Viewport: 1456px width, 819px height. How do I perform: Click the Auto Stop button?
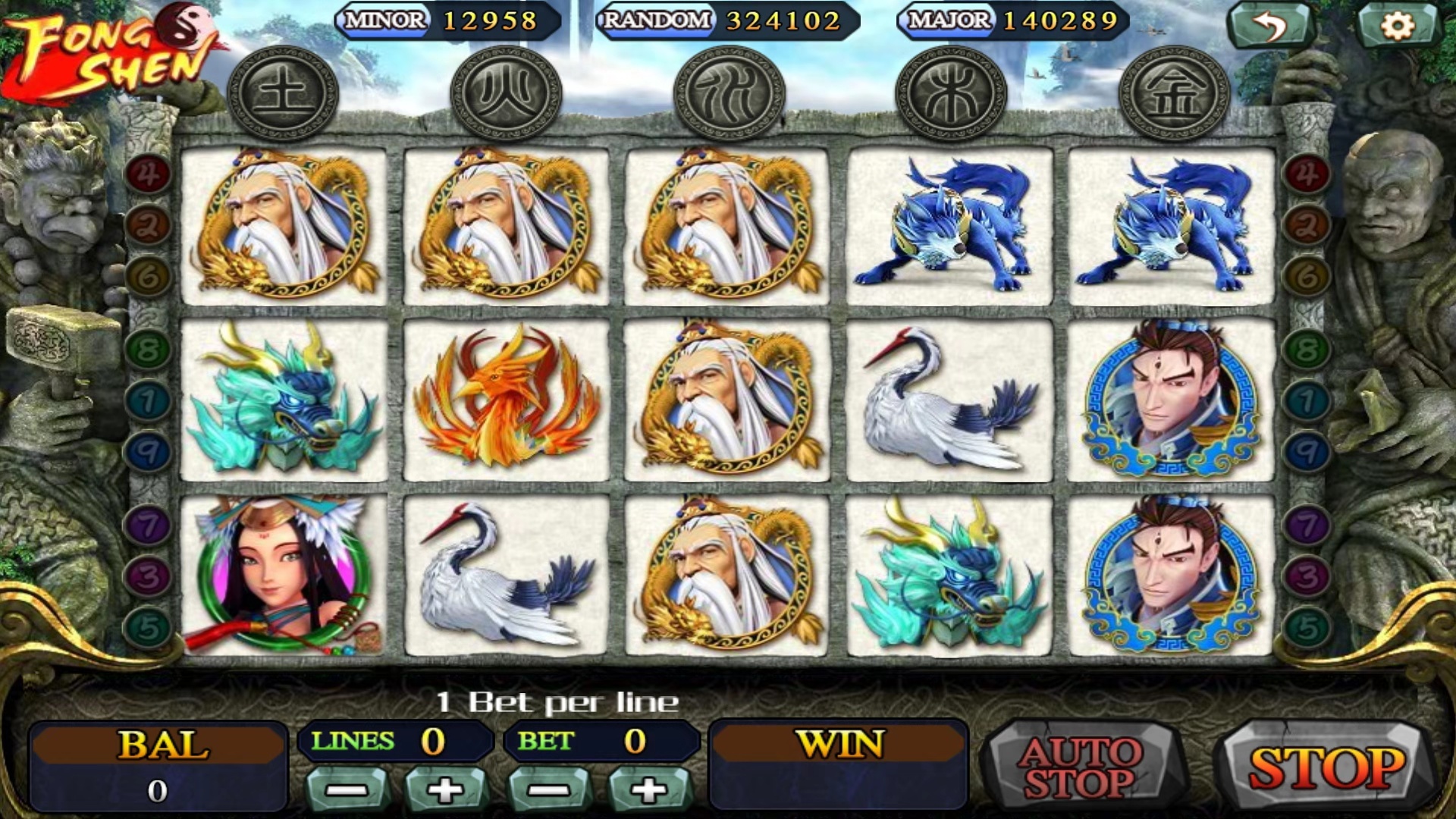[1081, 767]
